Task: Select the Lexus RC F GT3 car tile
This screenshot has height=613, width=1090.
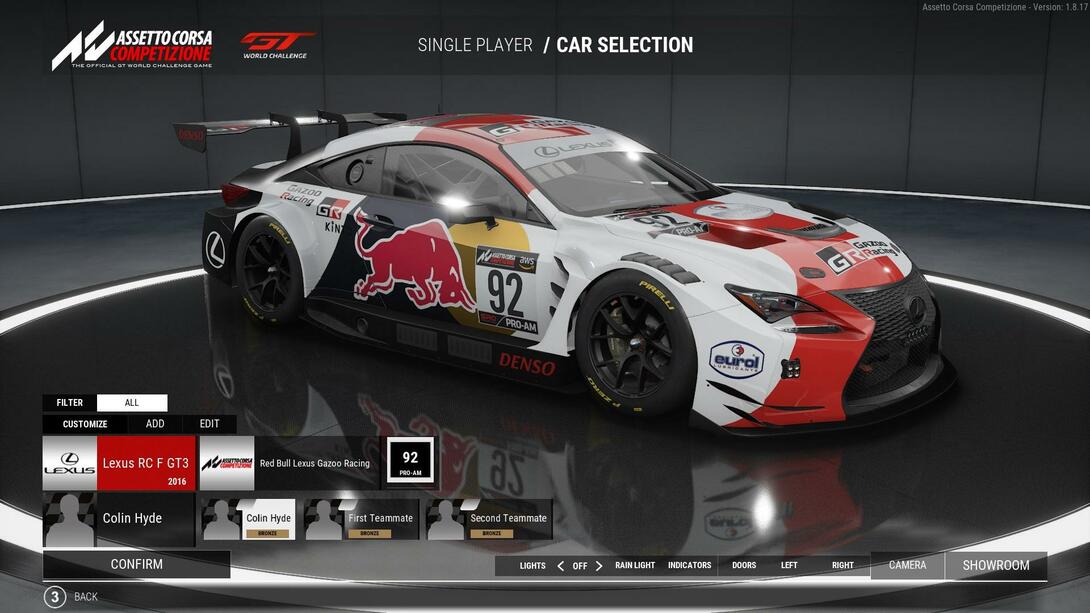Action: coord(119,463)
